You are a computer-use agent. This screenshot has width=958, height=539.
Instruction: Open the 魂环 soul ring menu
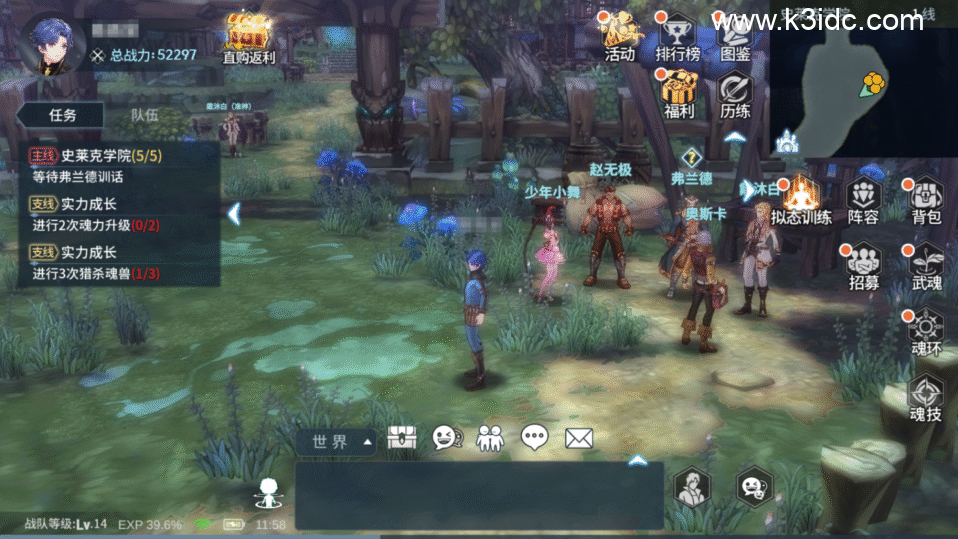[926, 330]
